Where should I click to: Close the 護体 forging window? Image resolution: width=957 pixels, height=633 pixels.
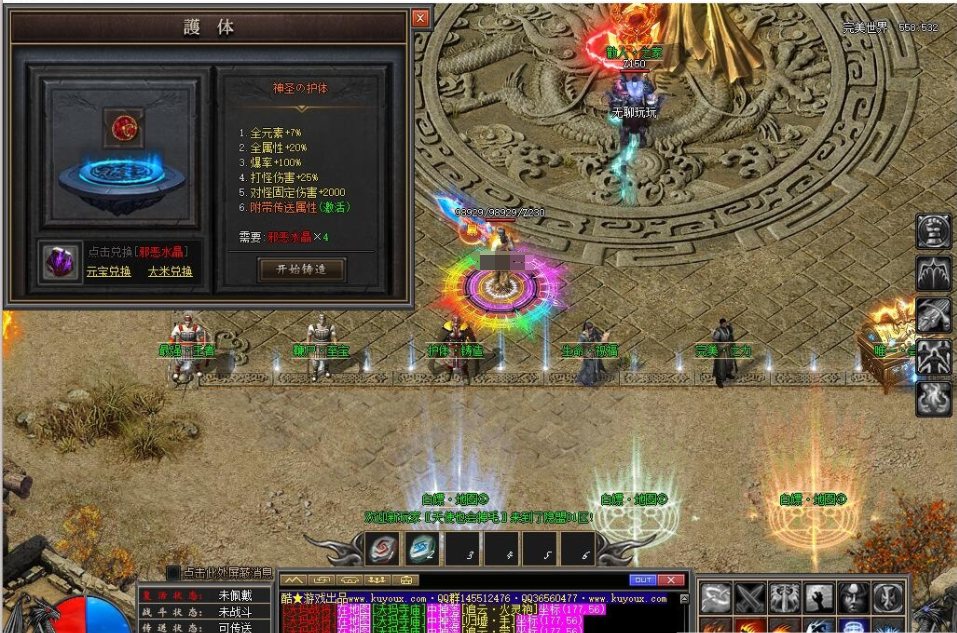point(420,18)
